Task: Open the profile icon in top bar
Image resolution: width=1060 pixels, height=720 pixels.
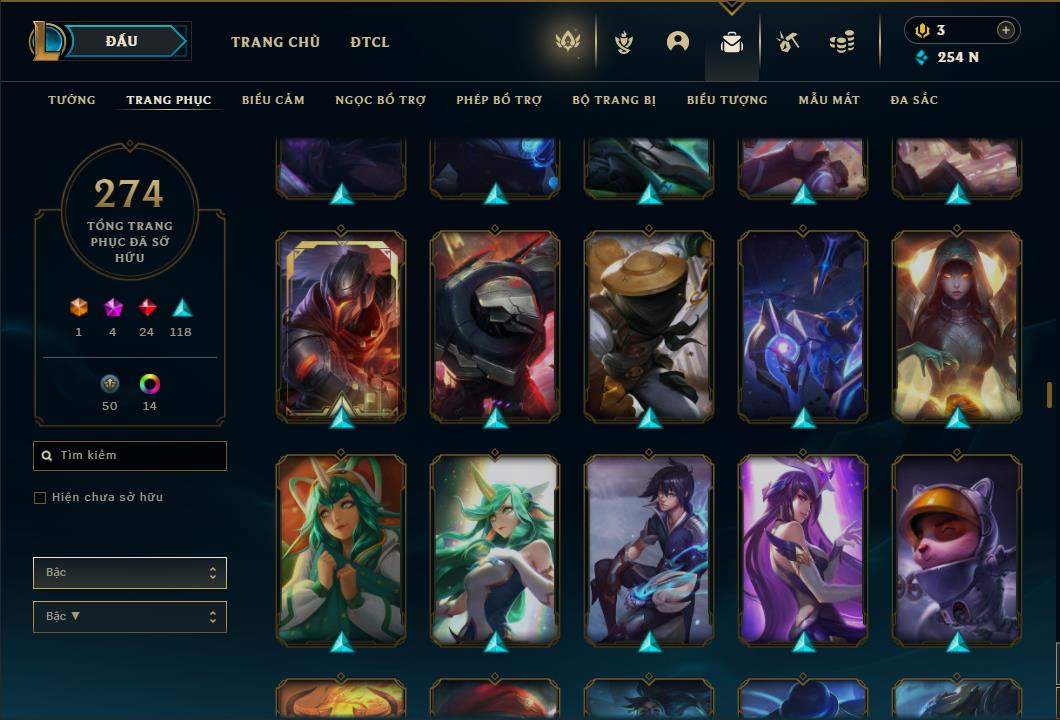Action: coord(678,42)
